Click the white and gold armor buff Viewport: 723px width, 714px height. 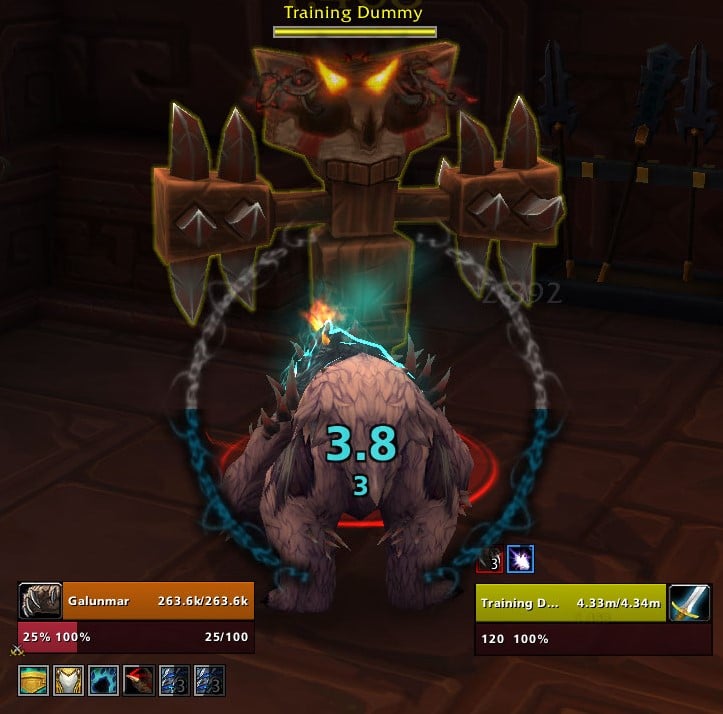[x=68, y=681]
